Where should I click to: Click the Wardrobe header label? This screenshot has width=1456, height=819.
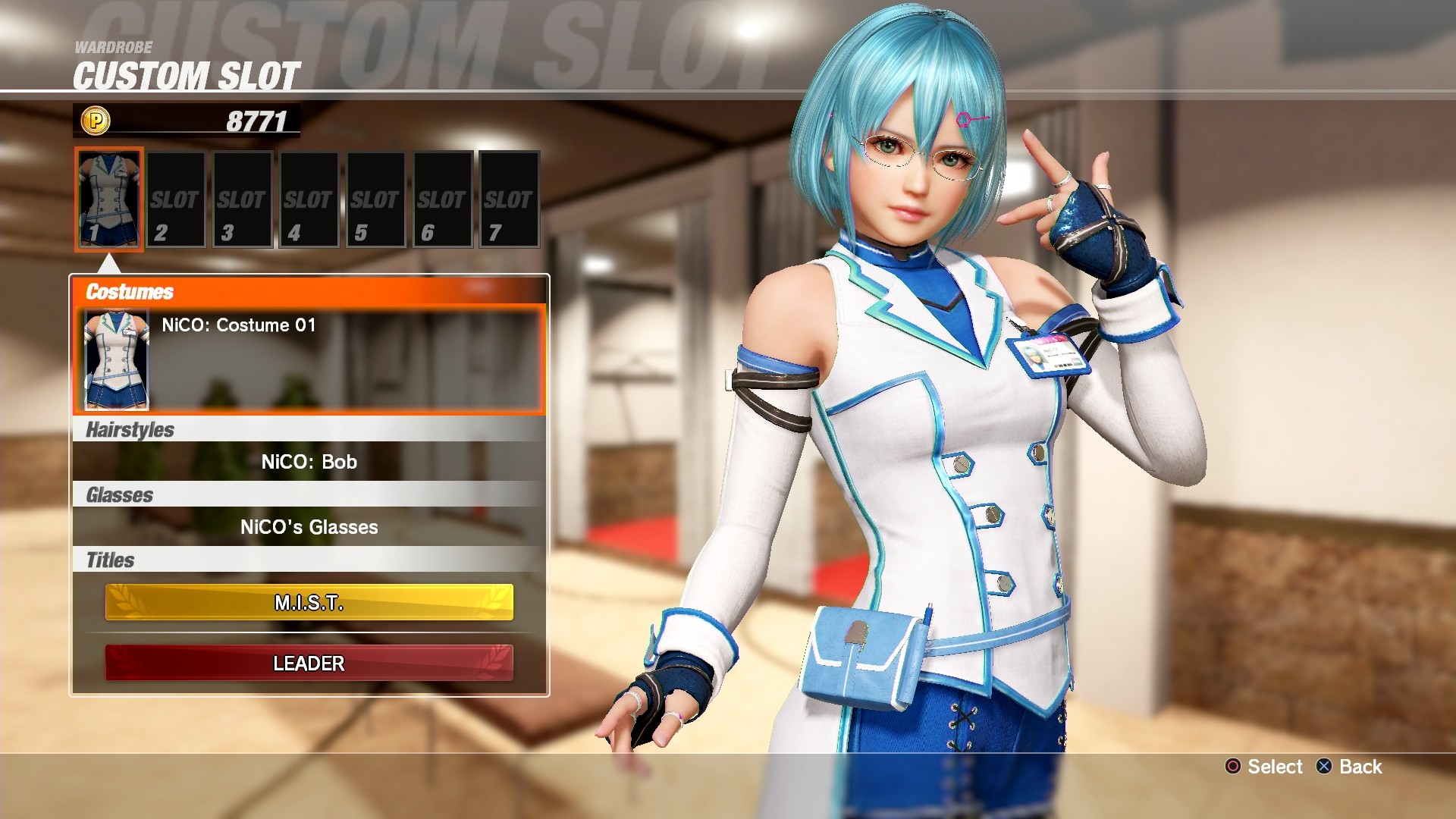click(112, 47)
